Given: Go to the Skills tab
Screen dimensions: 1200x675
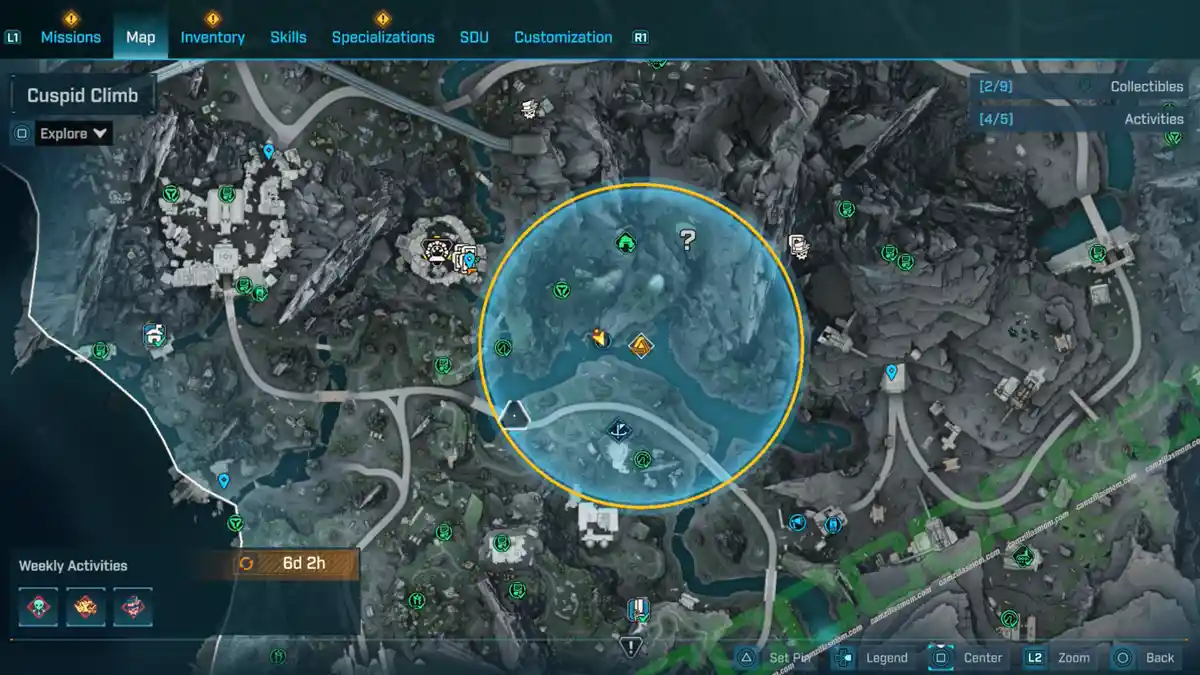Looking at the screenshot, I should (x=288, y=37).
